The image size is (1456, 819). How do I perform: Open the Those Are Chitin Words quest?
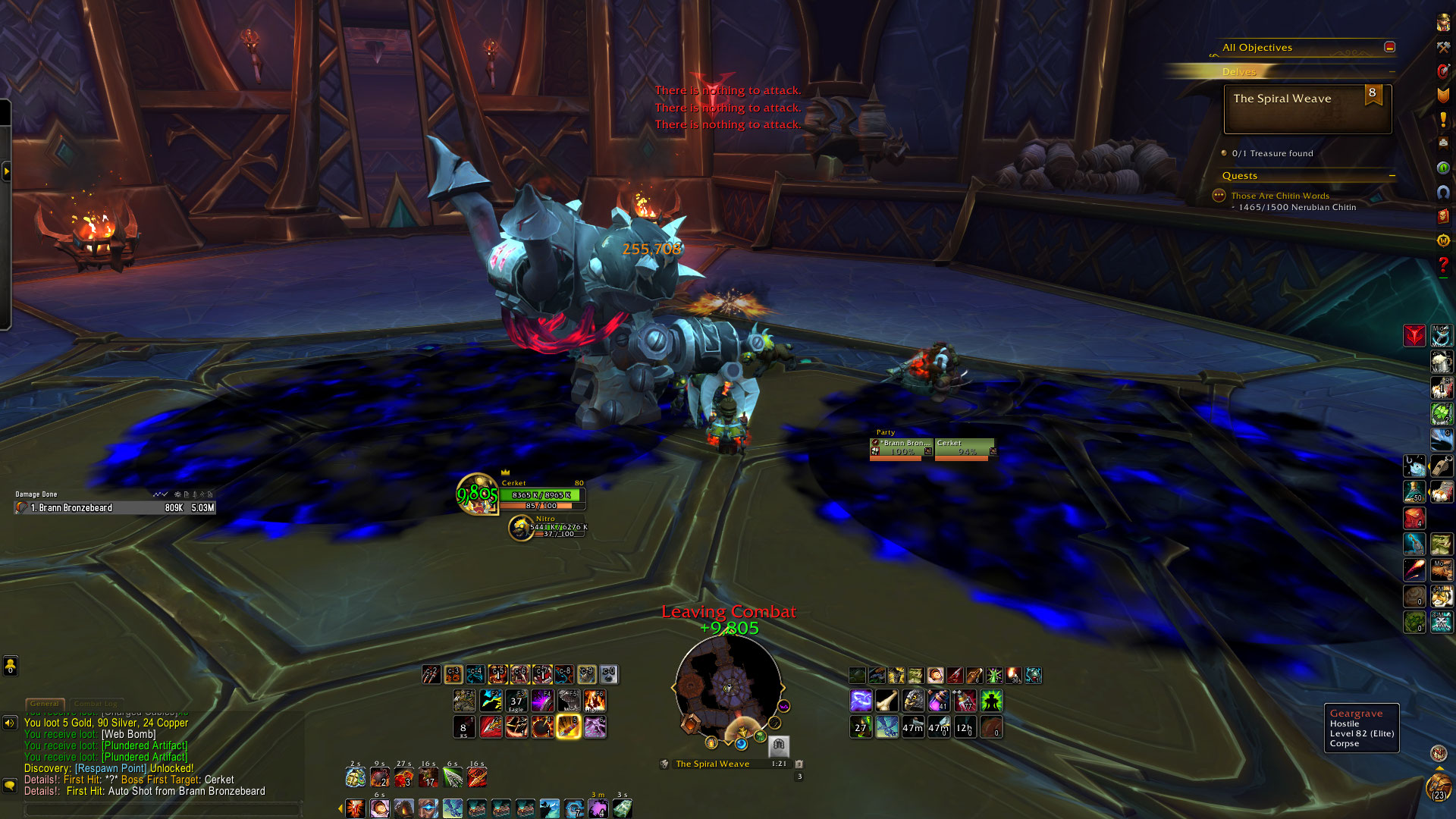pos(1279,196)
